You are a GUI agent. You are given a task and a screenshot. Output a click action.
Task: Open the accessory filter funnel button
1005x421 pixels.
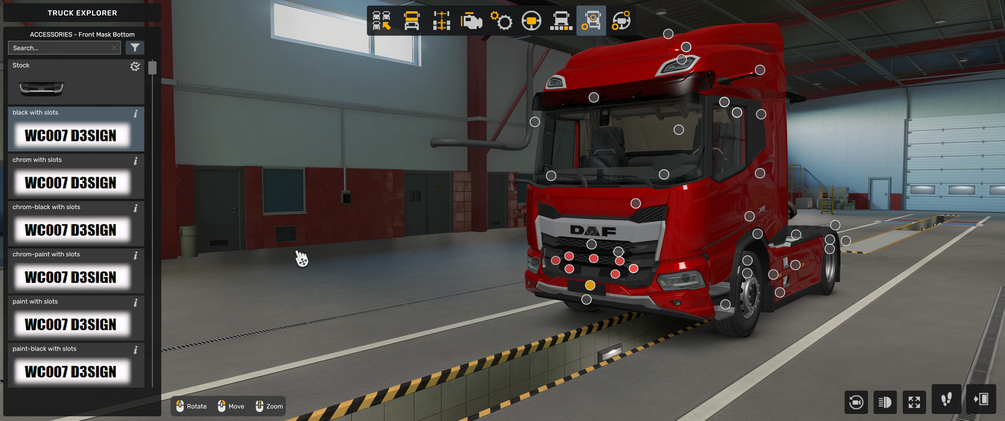135,47
